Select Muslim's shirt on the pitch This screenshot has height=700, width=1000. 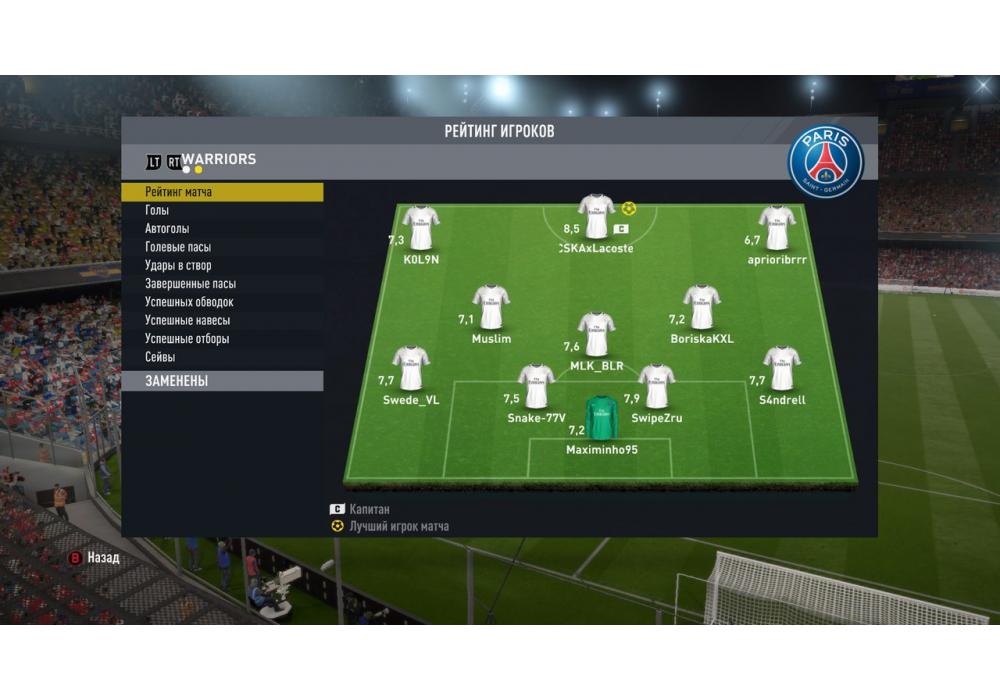pos(491,307)
